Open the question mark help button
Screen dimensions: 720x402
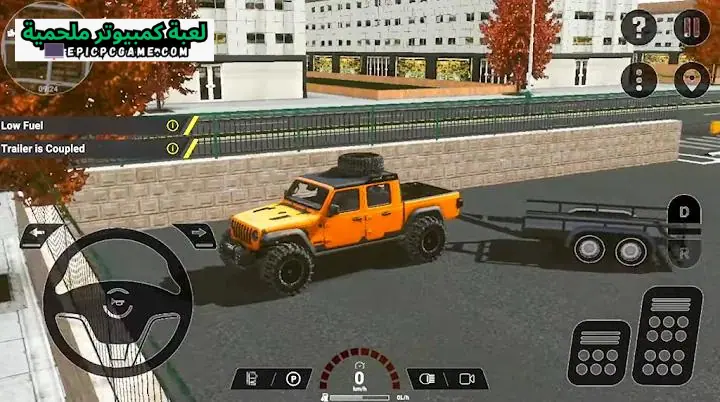pos(639,28)
